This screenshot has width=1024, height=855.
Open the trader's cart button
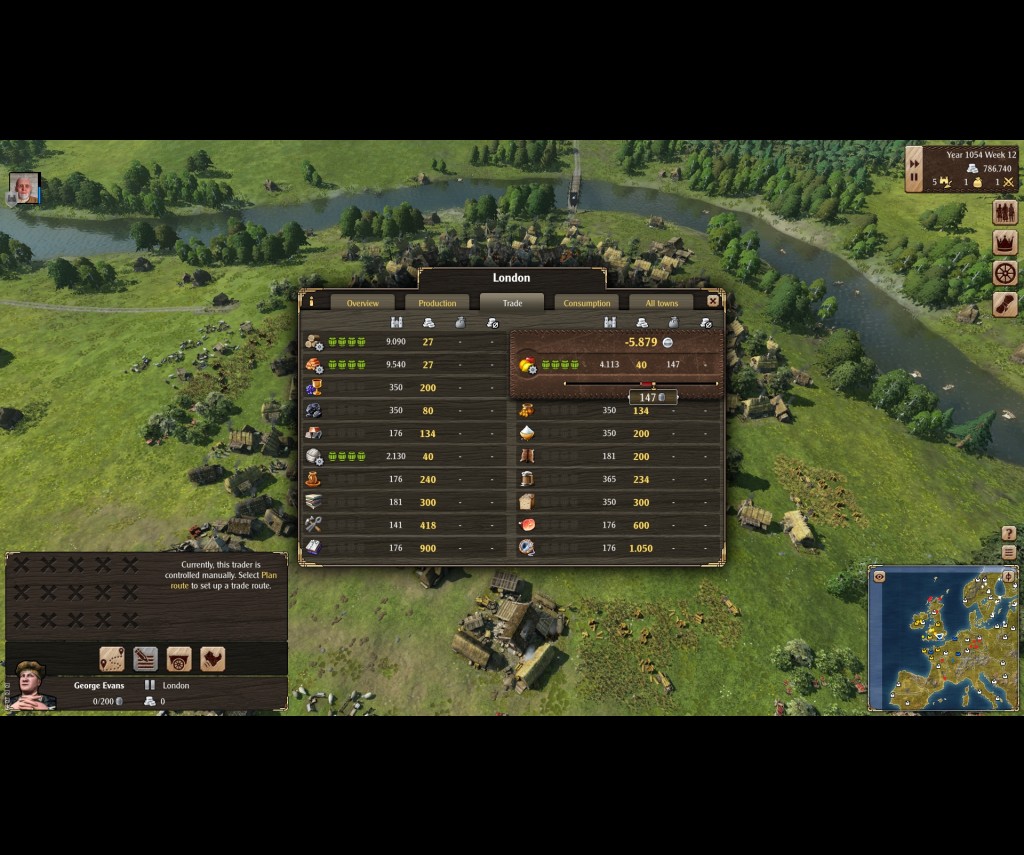pyautogui.click(x=179, y=659)
